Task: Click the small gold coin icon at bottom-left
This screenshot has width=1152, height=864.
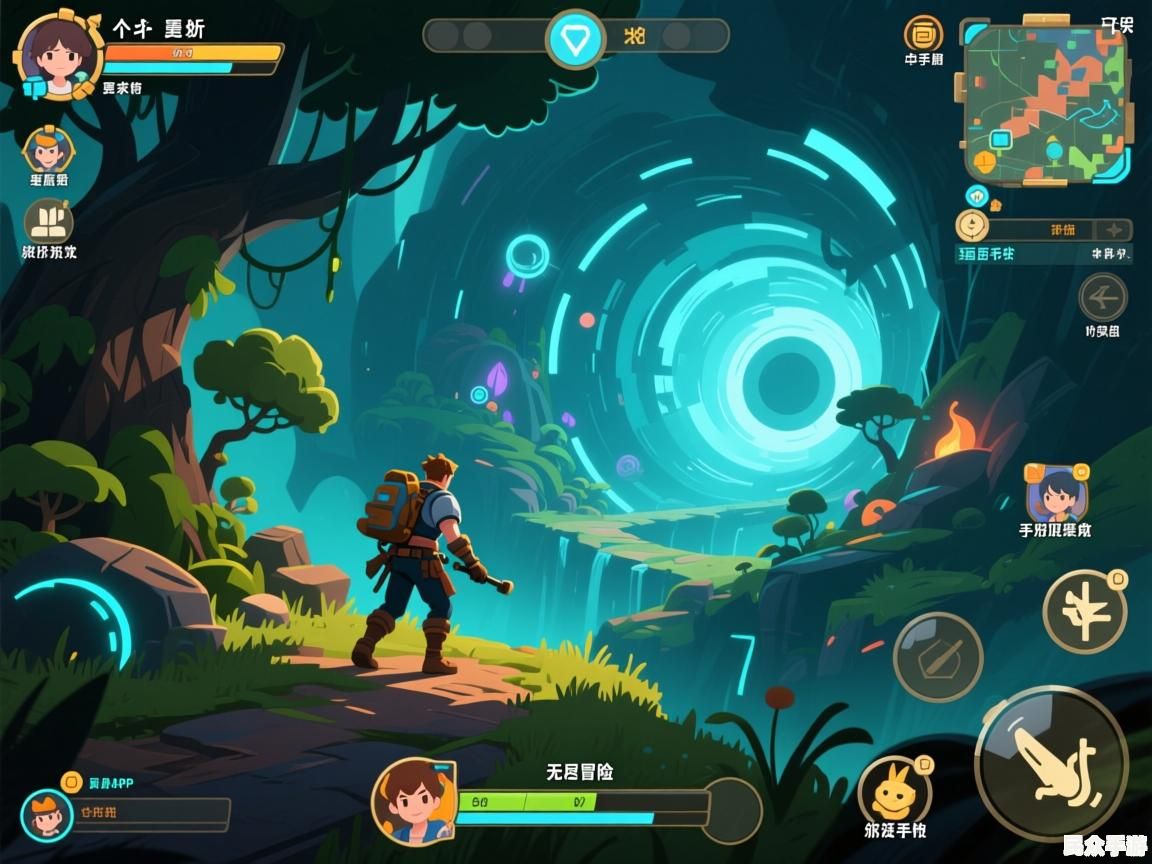Action: pos(70,782)
